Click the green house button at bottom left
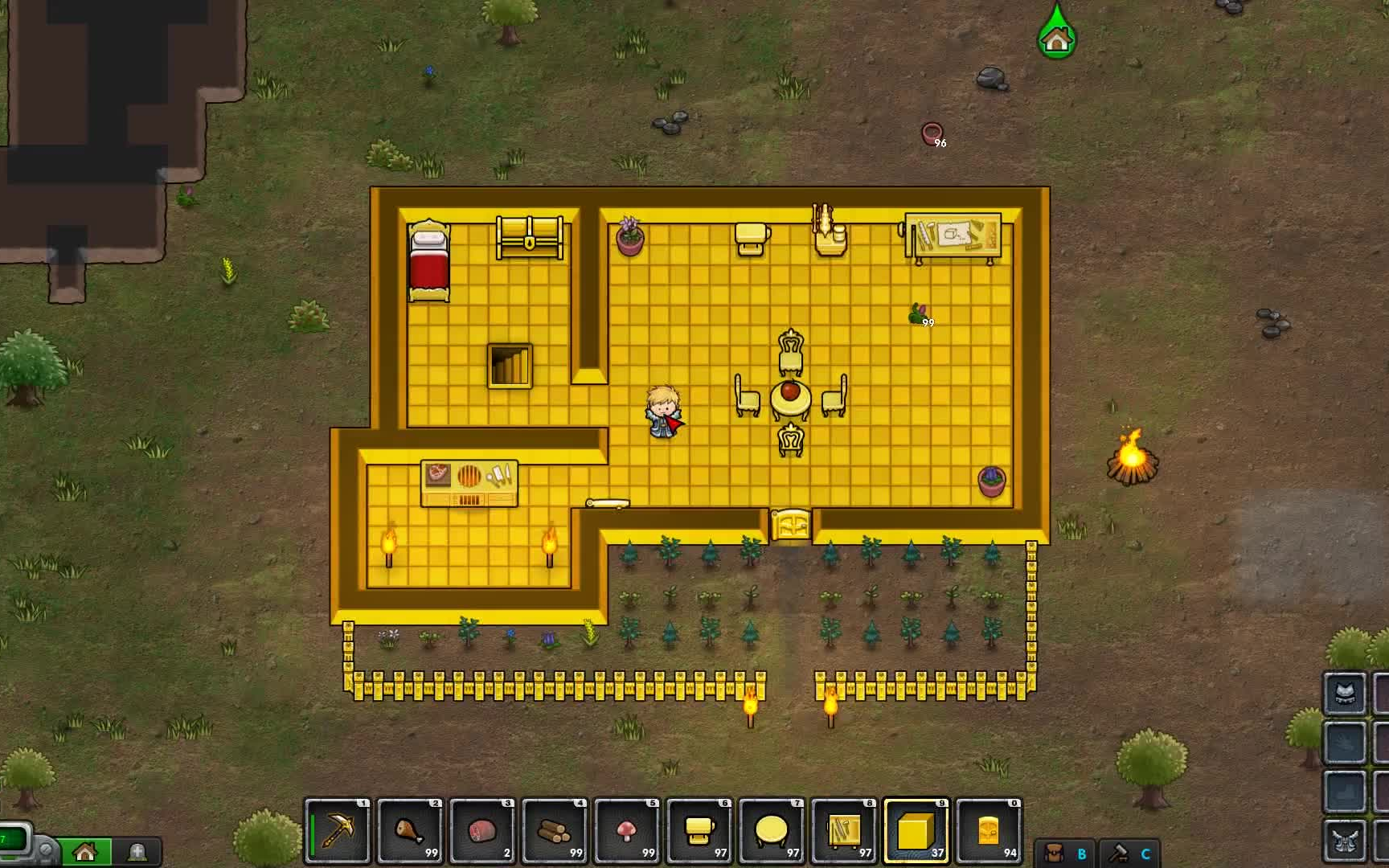The image size is (1389, 868). [85, 851]
